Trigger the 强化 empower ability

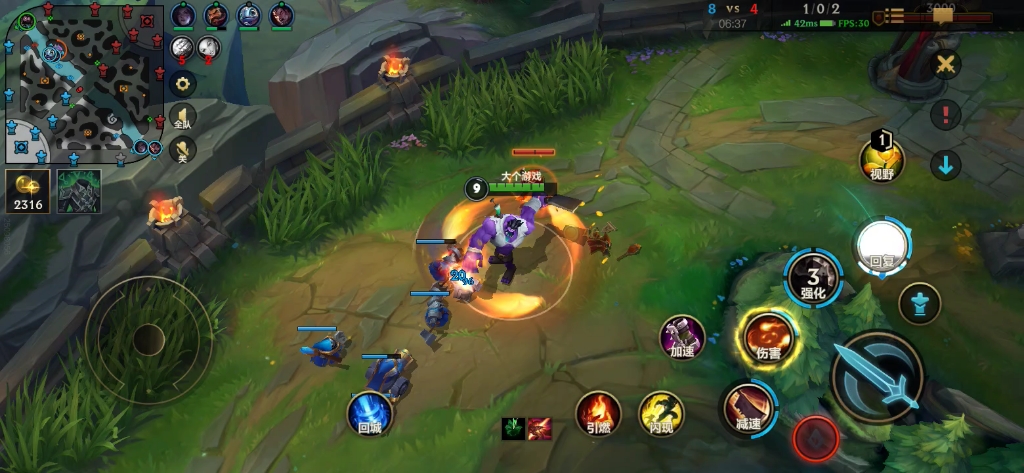(812, 278)
